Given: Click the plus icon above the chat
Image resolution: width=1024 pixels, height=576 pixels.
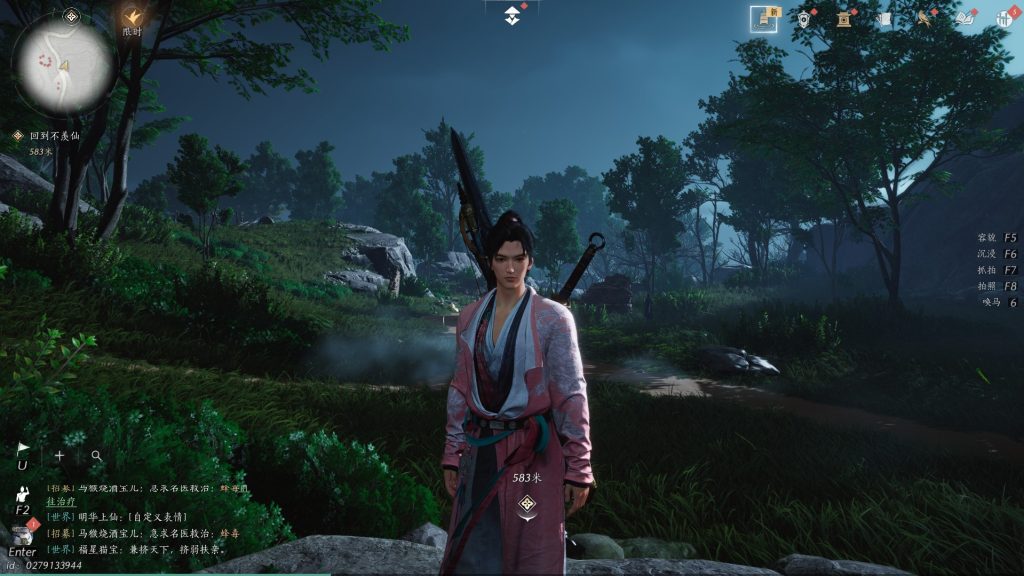Looking at the screenshot, I should (x=59, y=455).
